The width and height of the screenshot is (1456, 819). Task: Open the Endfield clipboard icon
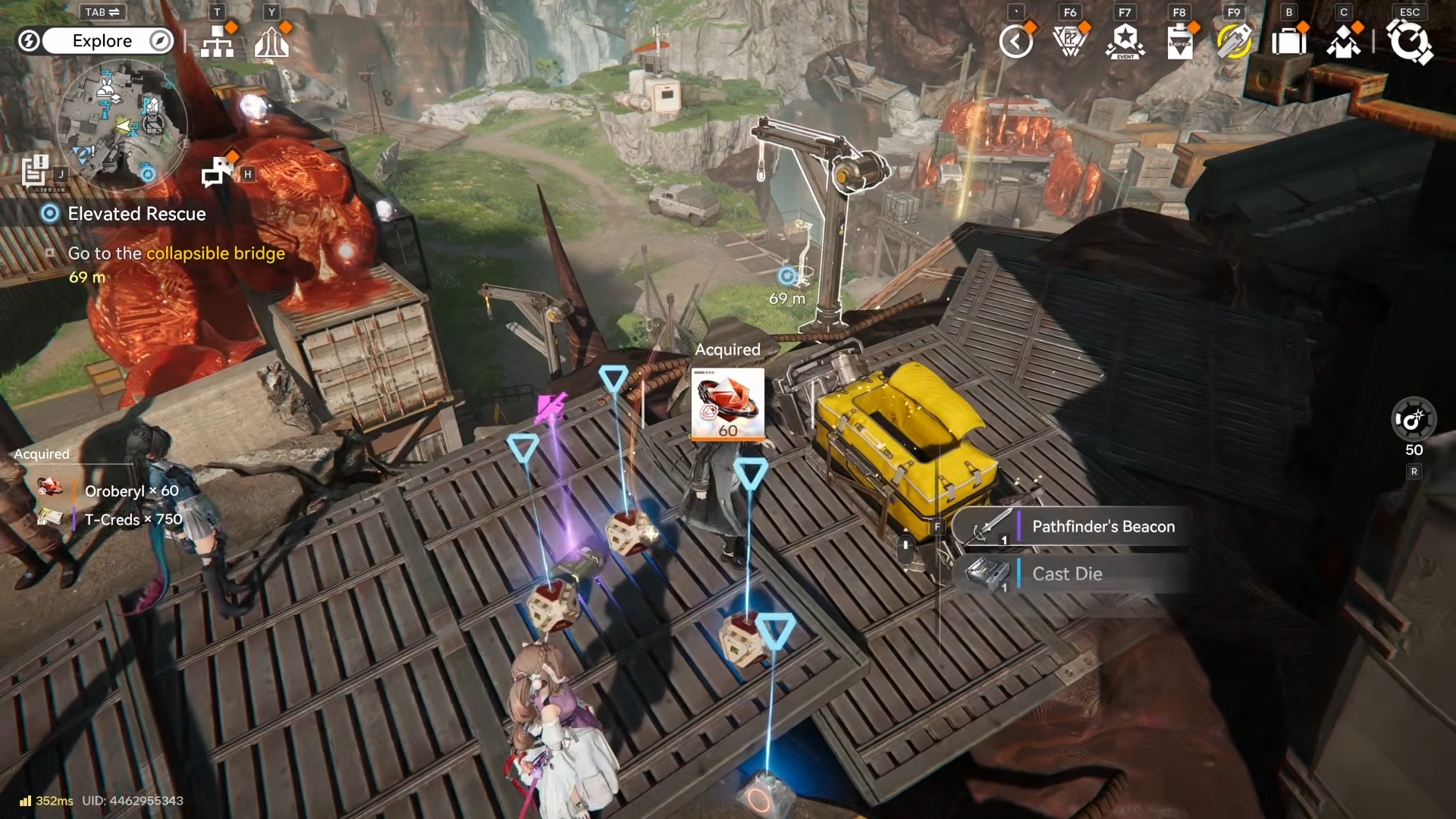tap(1179, 42)
